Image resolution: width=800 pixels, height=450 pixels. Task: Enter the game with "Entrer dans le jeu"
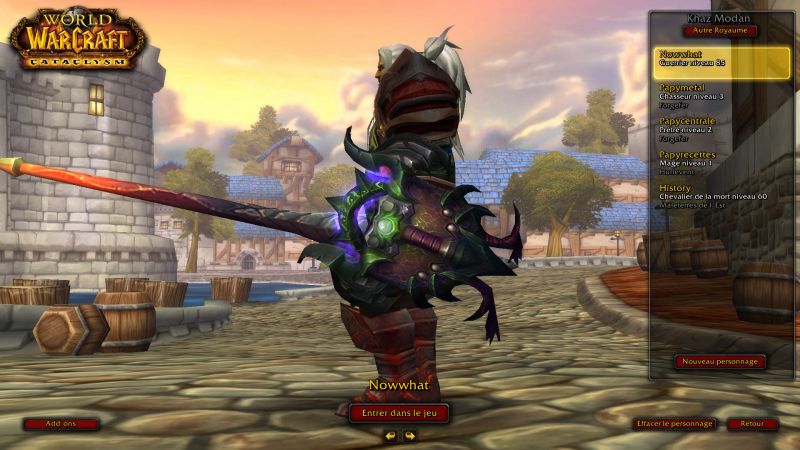[399, 412]
